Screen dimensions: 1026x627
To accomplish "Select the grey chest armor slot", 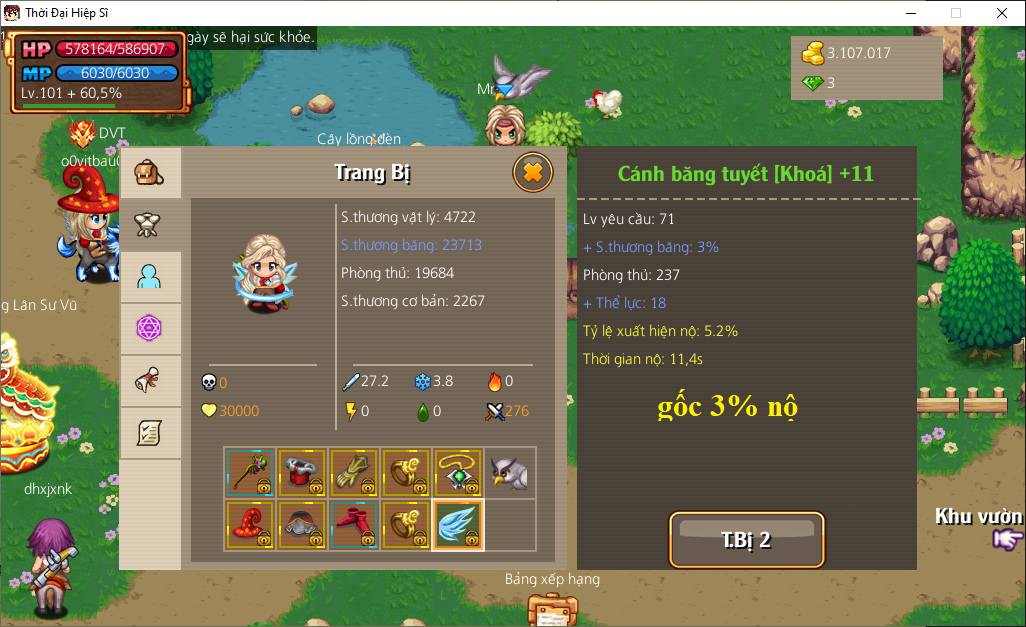I will (x=302, y=525).
